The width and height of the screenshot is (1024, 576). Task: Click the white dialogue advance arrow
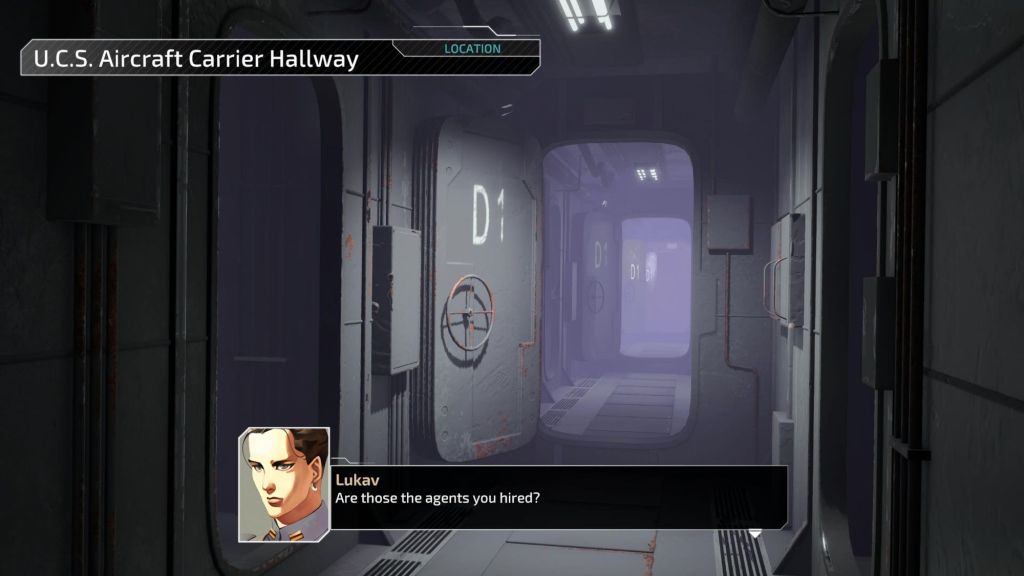(x=756, y=532)
